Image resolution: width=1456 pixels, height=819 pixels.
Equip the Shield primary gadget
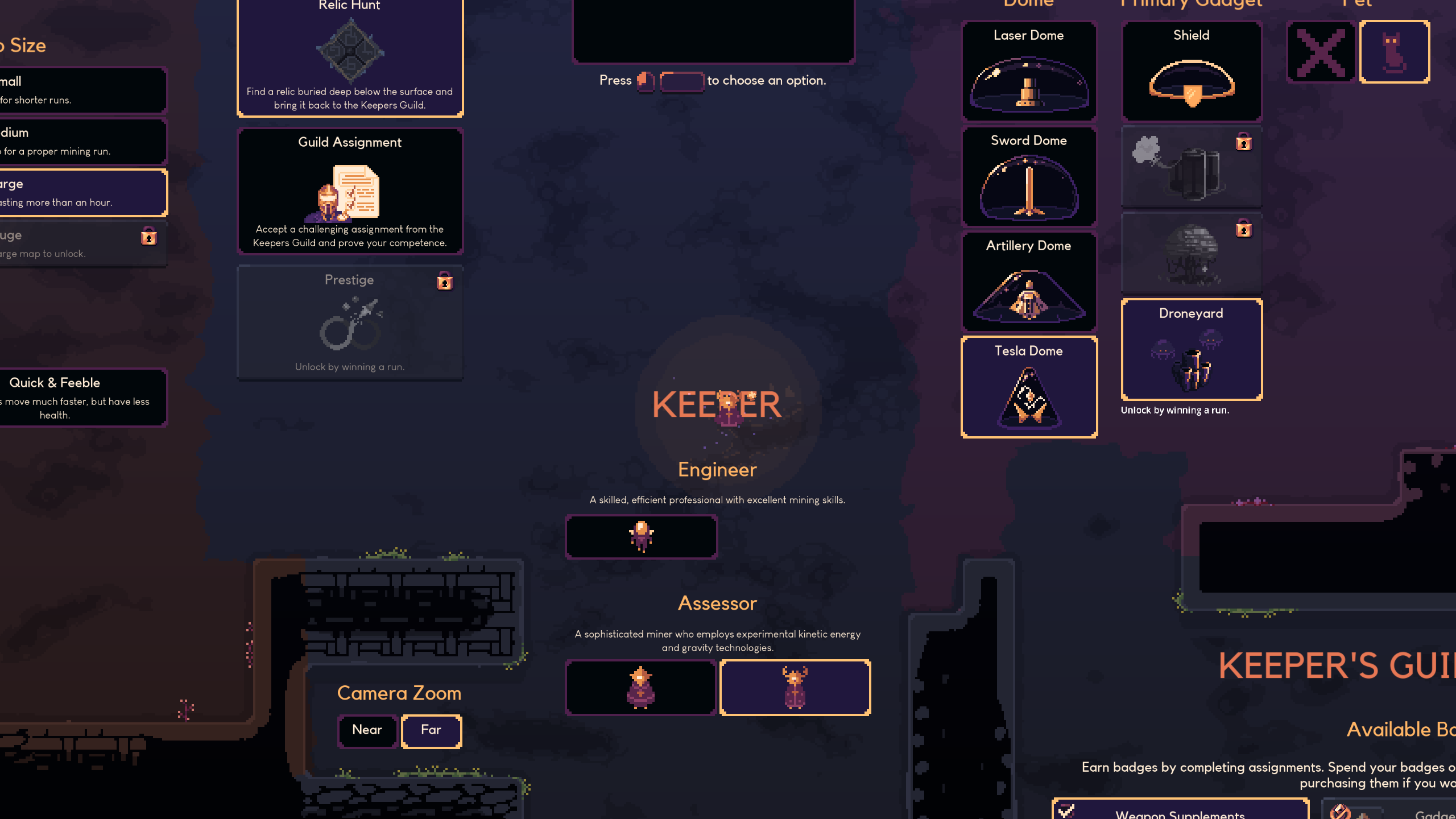pos(1192,71)
